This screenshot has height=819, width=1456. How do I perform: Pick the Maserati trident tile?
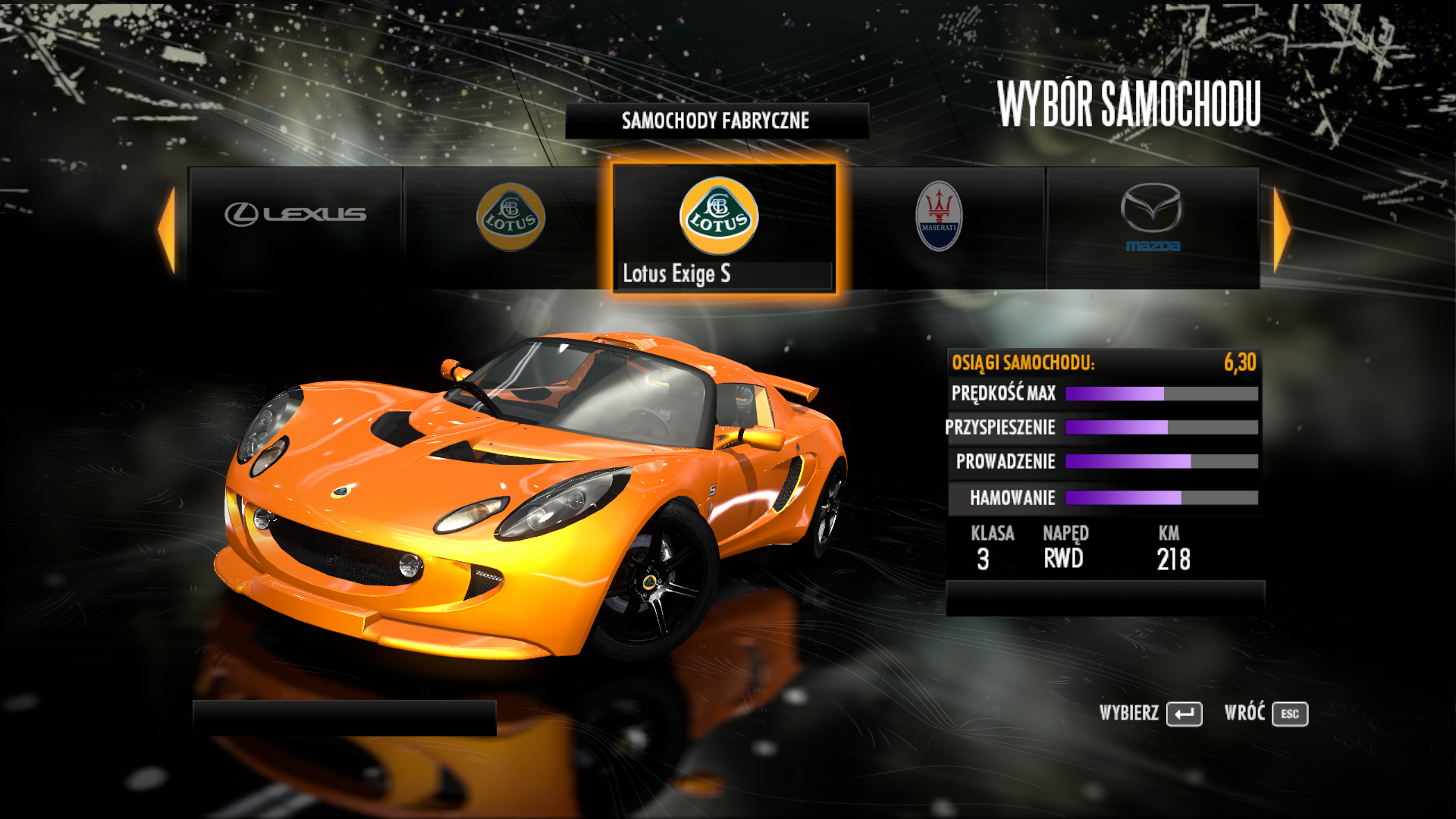click(940, 227)
